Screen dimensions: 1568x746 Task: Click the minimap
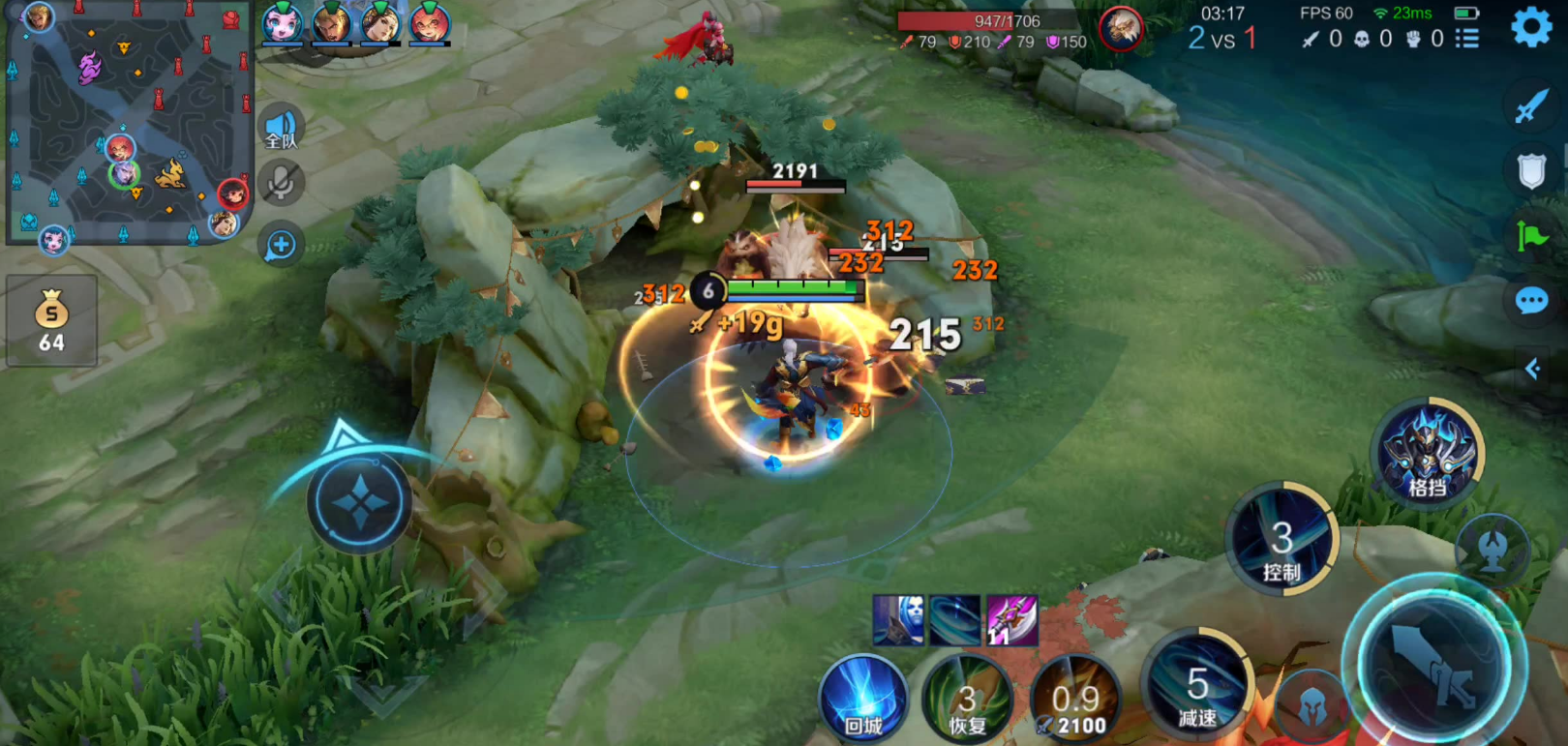pos(128,123)
